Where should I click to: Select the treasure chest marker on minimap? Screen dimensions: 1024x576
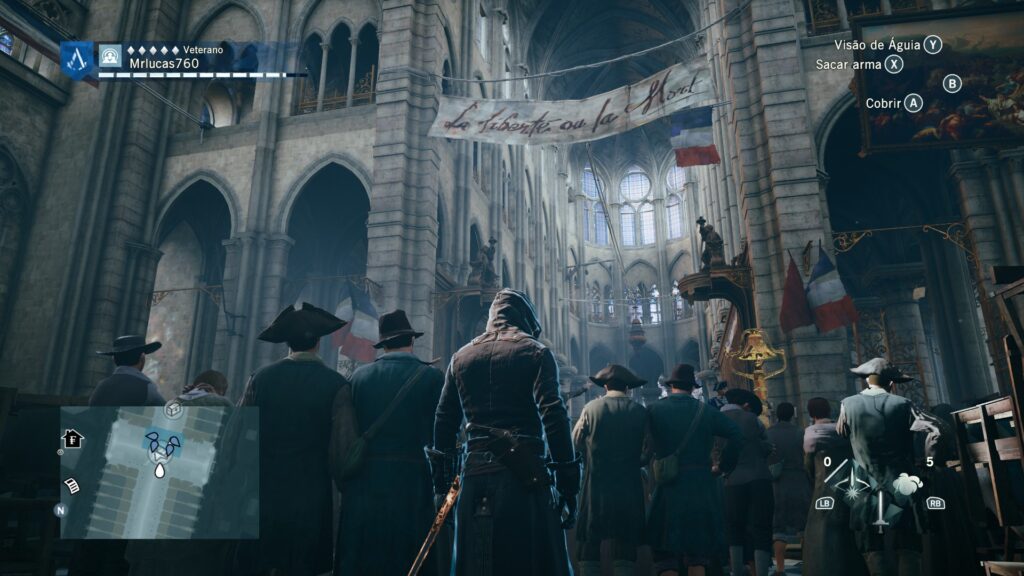tap(173, 410)
